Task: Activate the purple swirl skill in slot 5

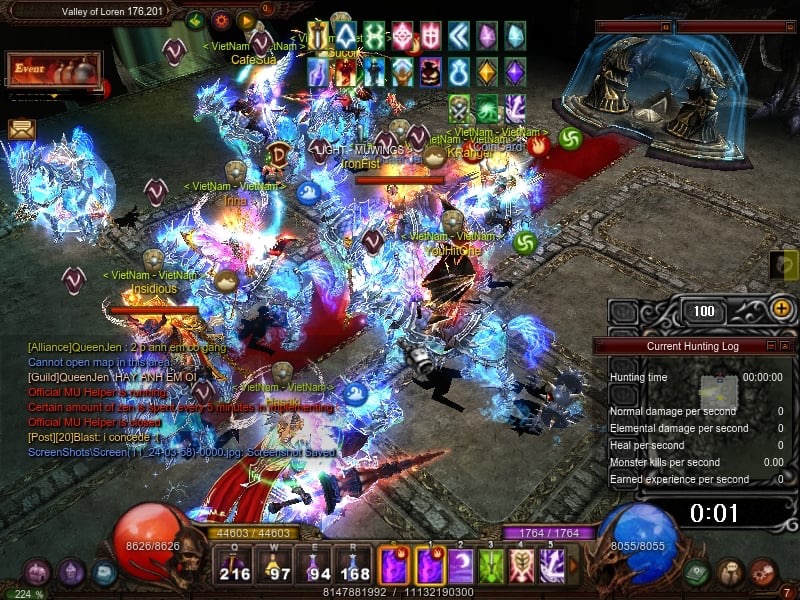Action: pos(552,566)
